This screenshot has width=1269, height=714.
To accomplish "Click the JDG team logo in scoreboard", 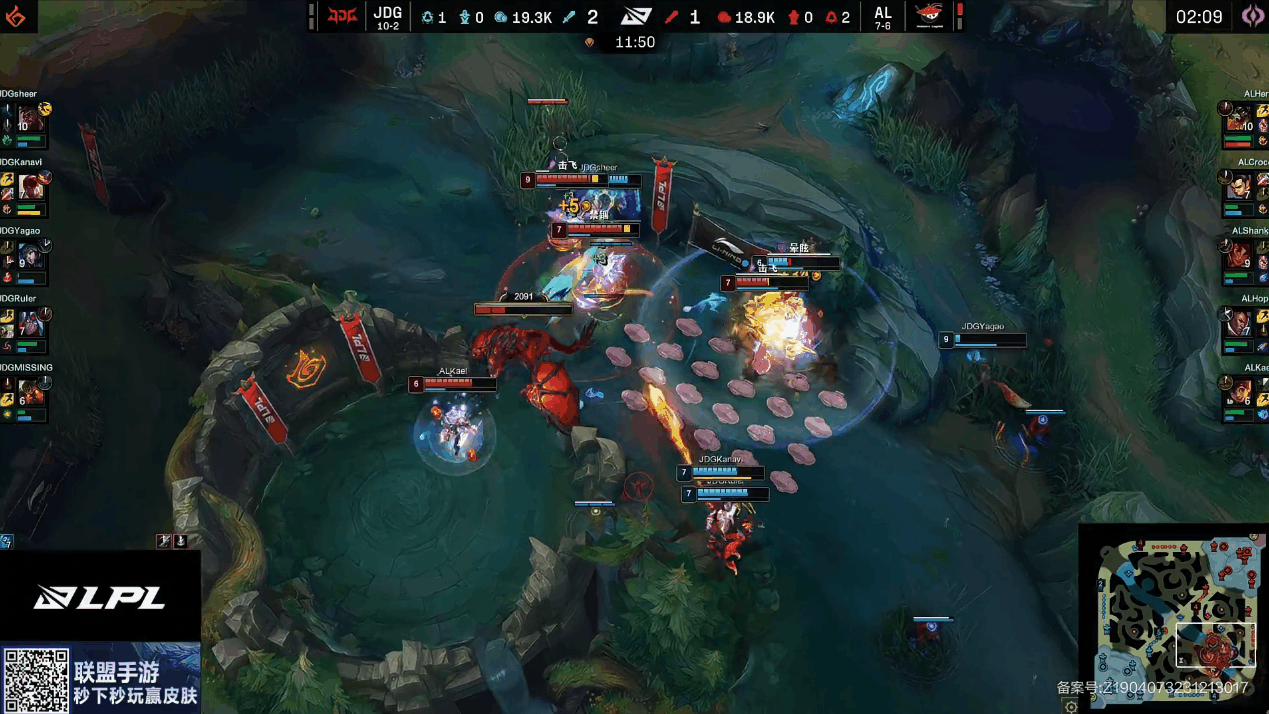I will (342, 17).
